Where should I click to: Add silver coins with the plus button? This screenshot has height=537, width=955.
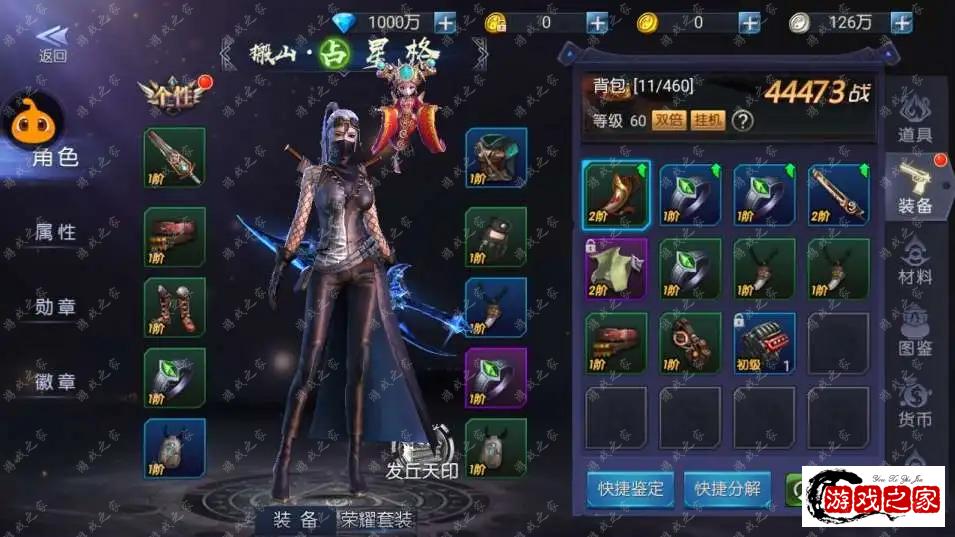click(900, 22)
